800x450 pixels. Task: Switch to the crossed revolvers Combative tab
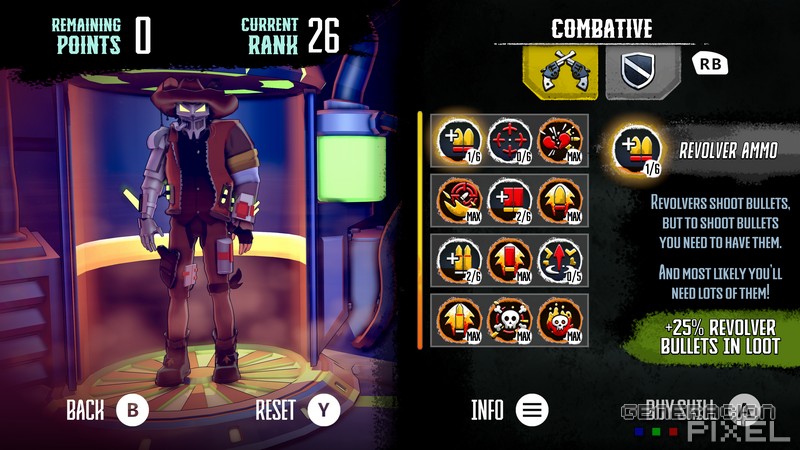point(562,72)
